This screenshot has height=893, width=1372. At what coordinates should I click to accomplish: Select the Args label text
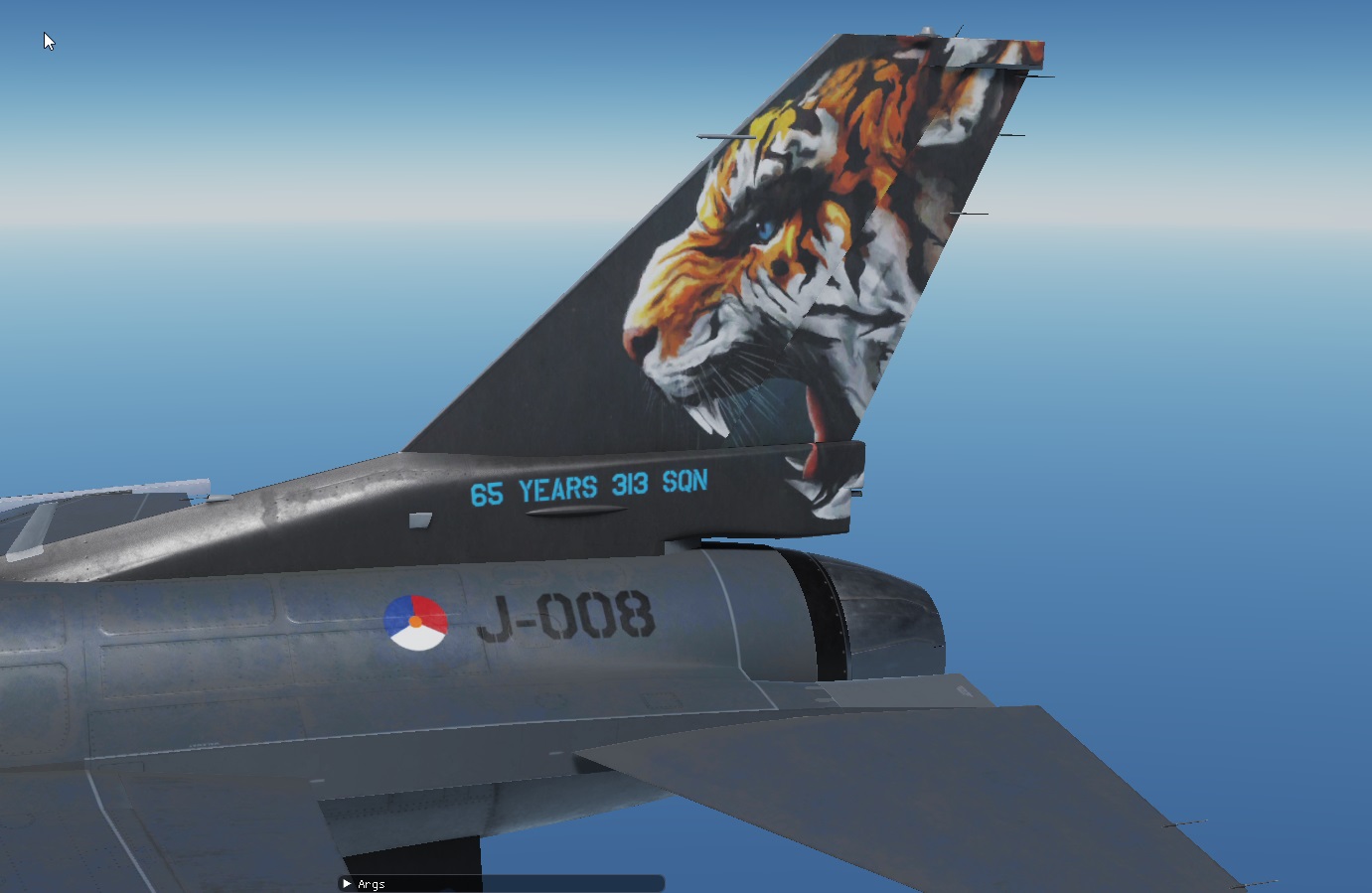(x=371, y=883)
